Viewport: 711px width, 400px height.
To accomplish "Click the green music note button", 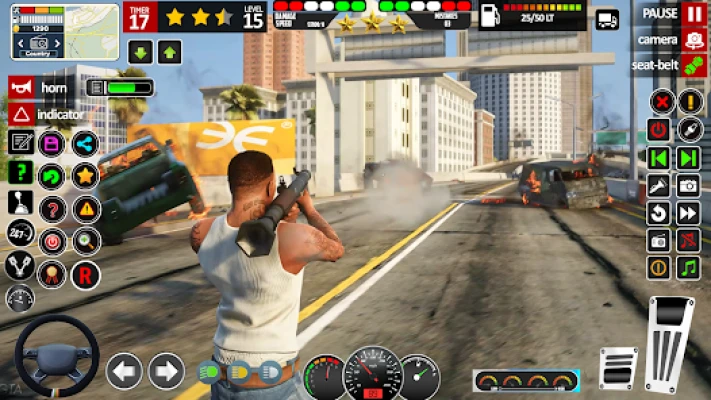I will point(688,268).
